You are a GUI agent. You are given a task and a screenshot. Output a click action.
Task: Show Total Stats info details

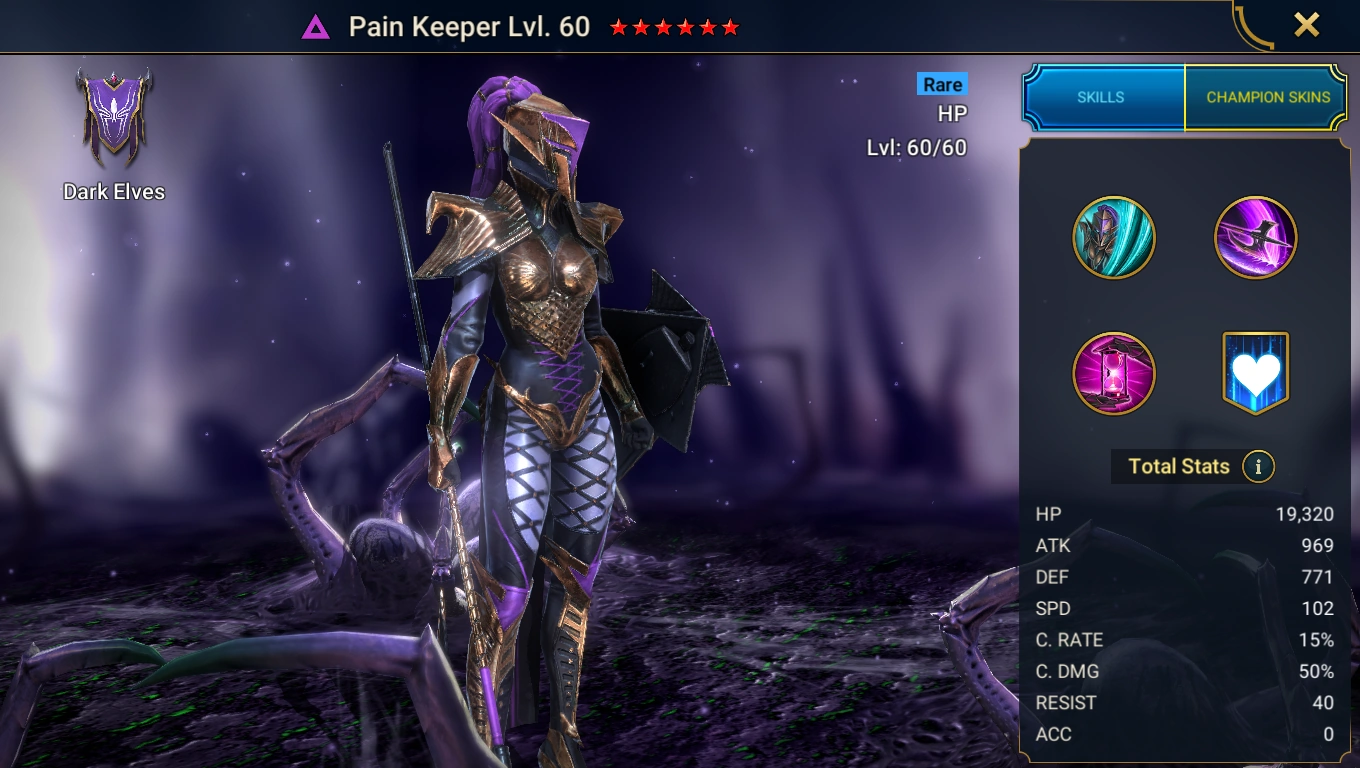(1258, 466)
